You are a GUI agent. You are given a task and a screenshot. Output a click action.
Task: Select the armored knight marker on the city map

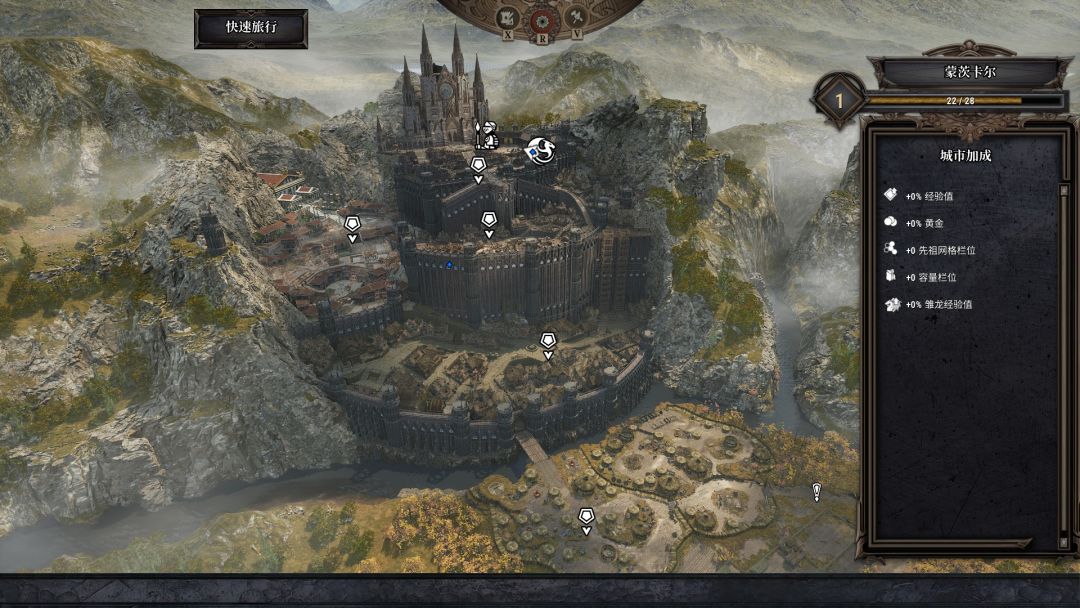tap(487, 135)
